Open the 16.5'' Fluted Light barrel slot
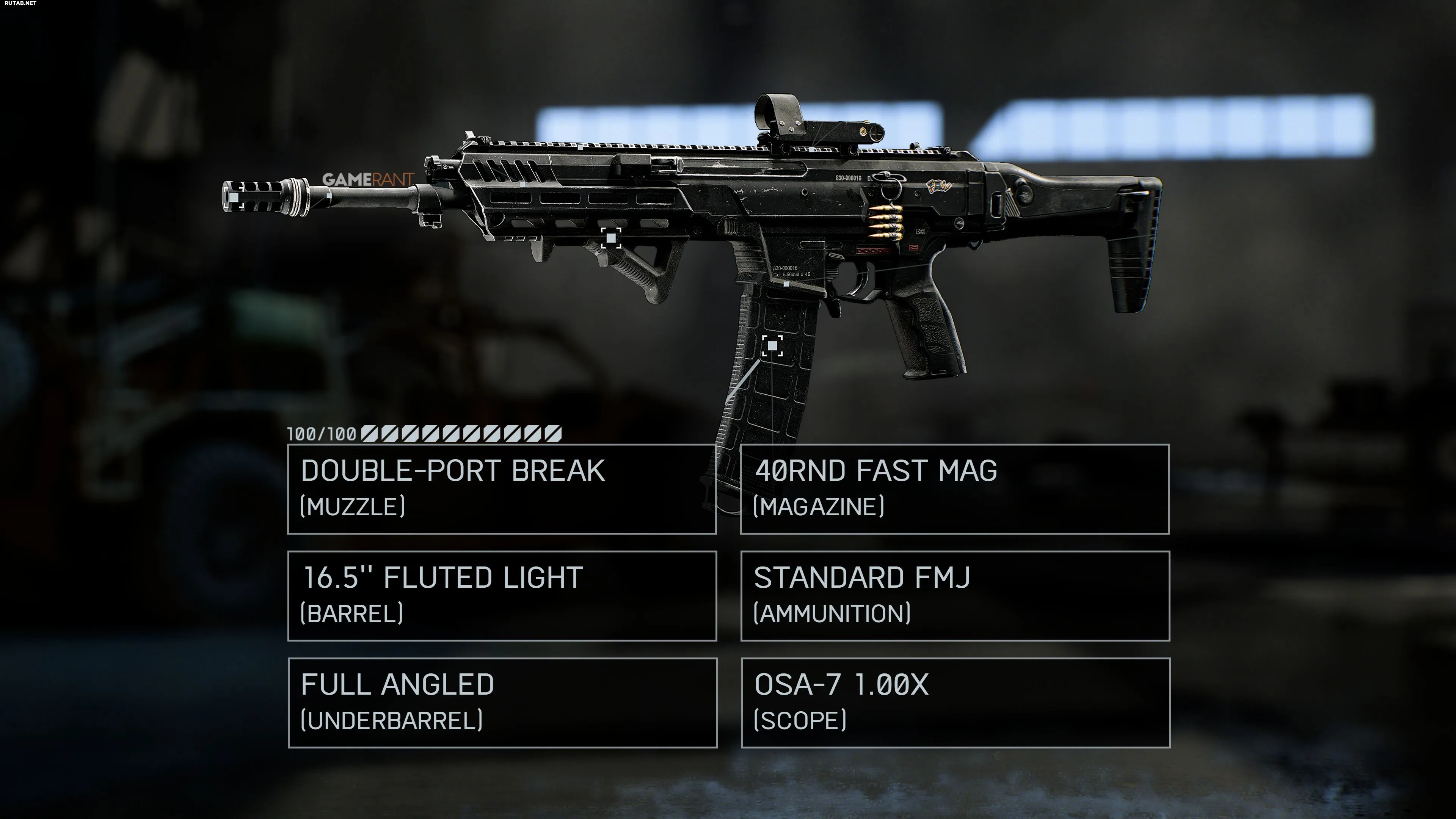The image size is (1456, 819). click(502, 596)
